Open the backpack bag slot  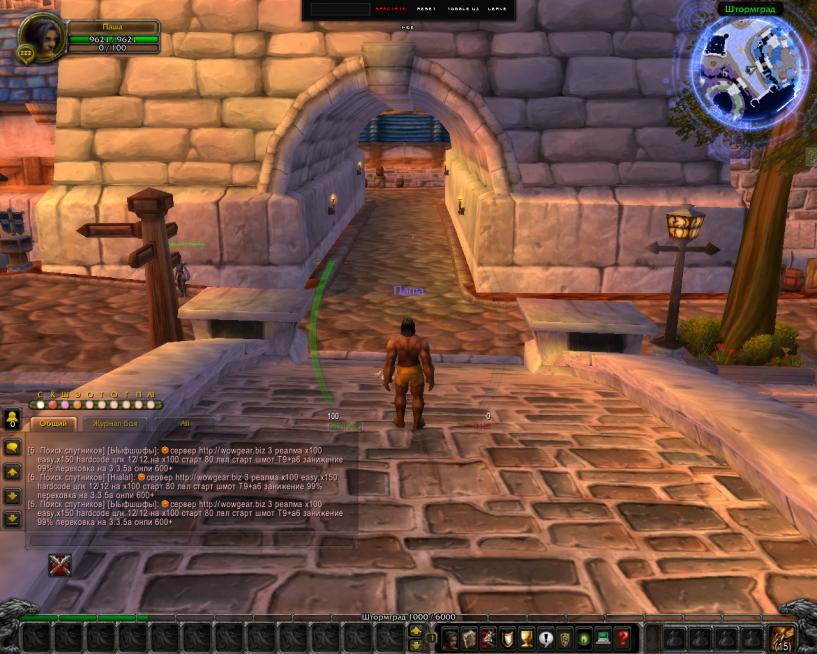[780, 637]
